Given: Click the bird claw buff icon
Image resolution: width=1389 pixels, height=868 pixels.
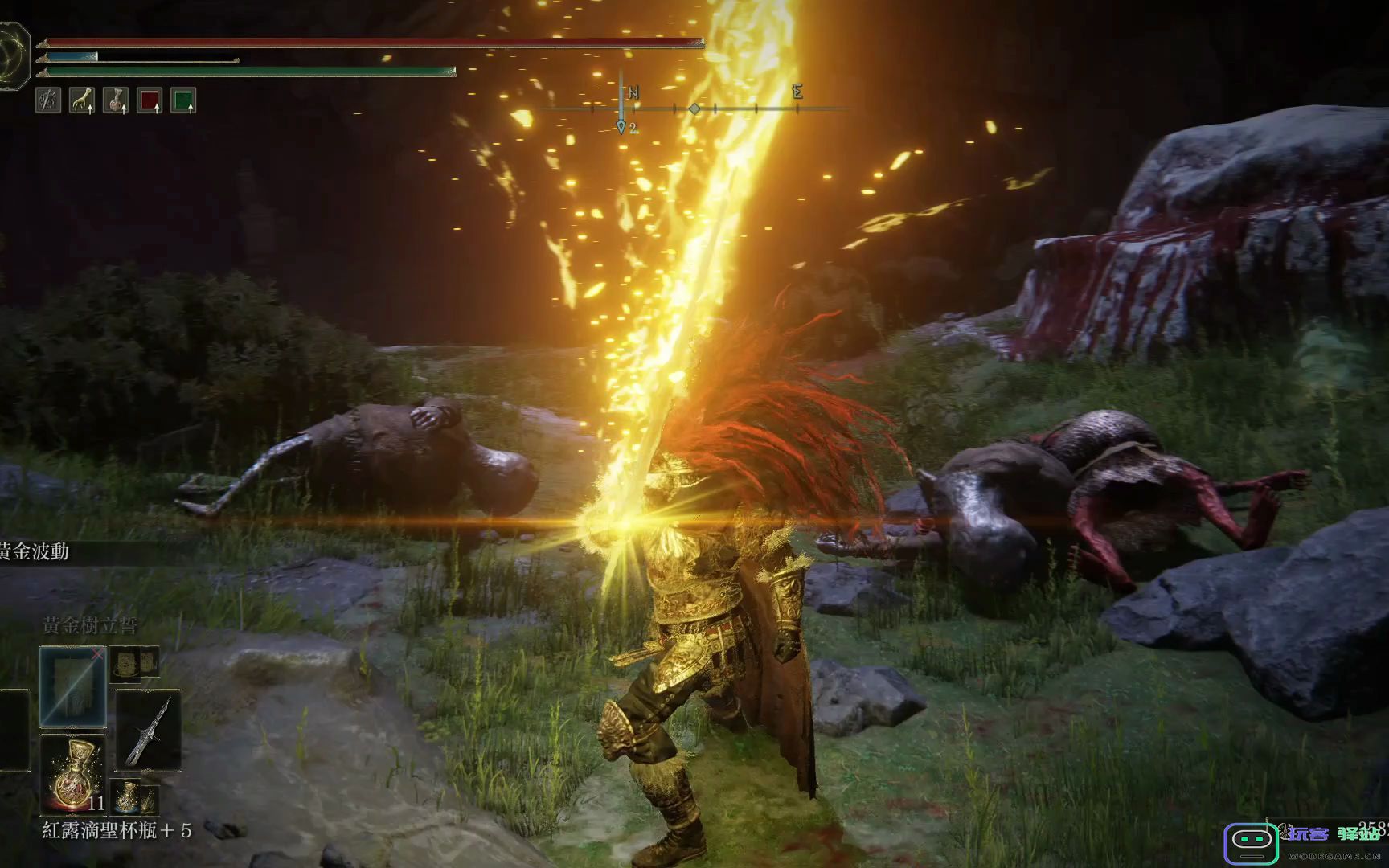Looking at the screenshot, I should (x=82, y=100).
